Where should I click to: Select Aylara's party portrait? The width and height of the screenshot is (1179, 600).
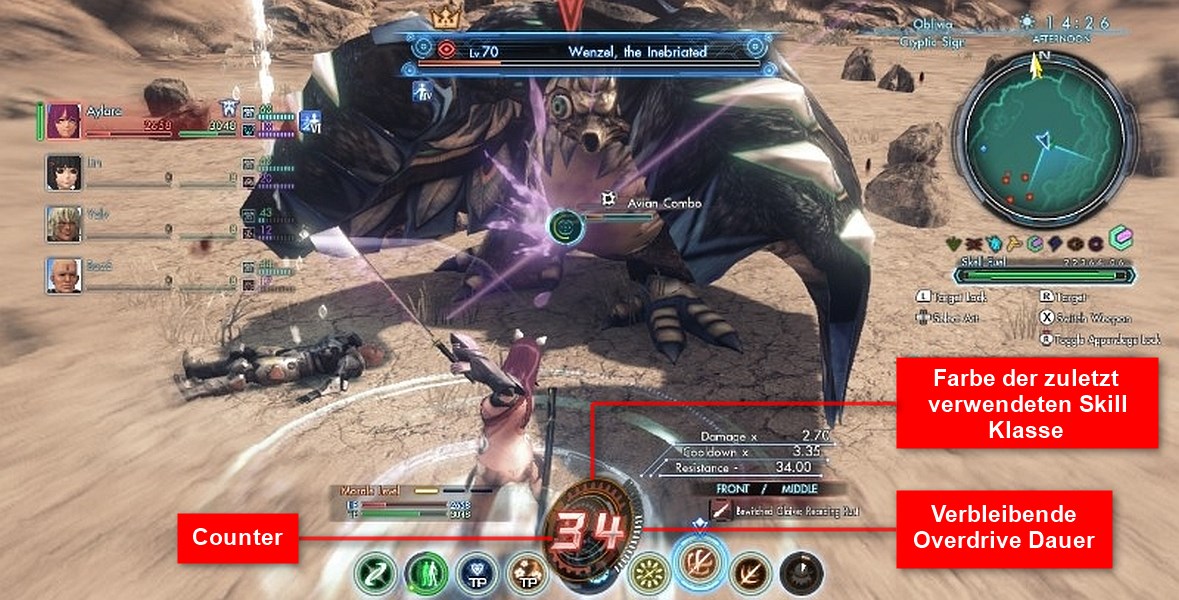coord(63,120)
